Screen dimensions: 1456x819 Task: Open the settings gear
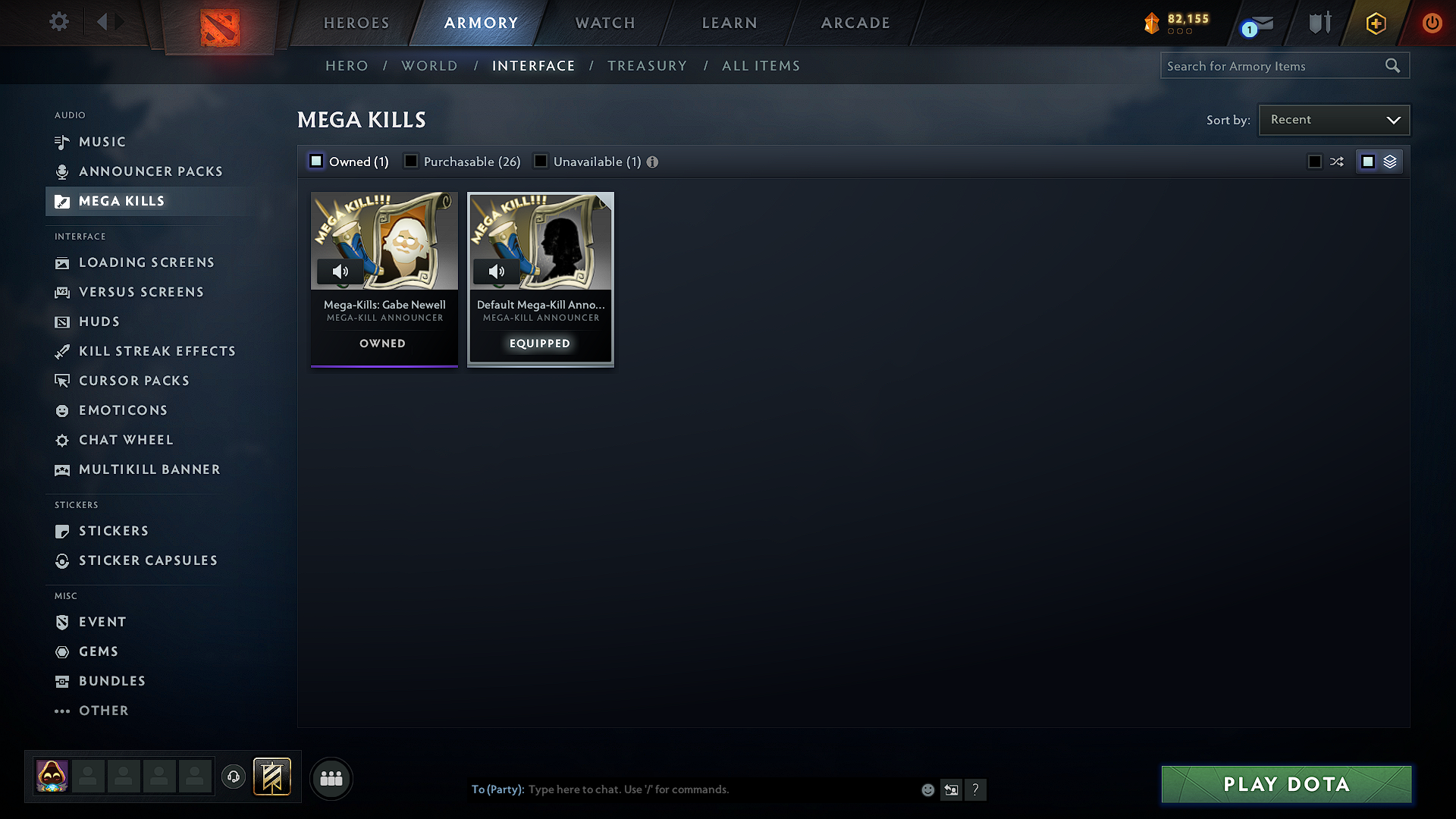[x=58, y=23]
